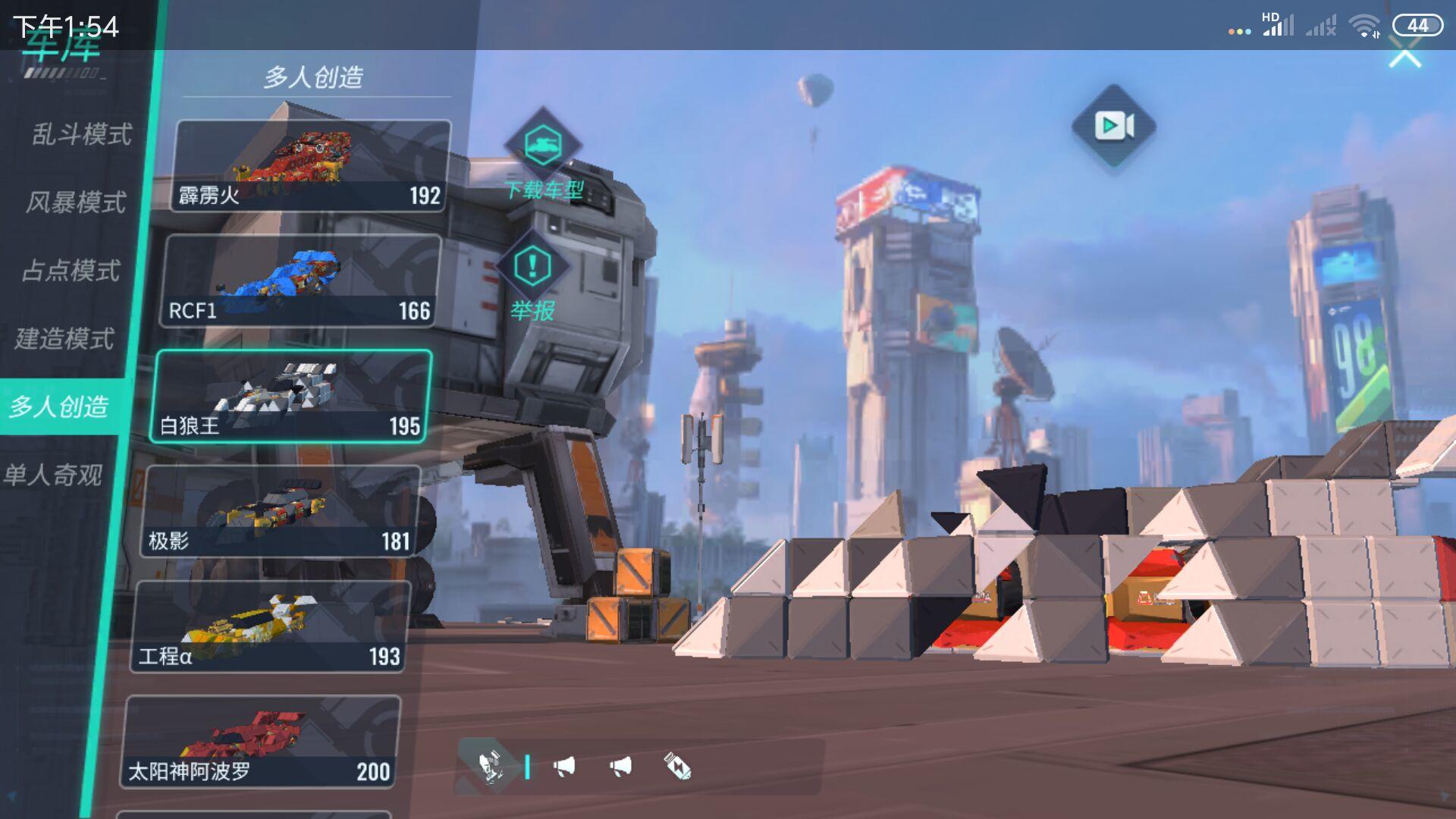The width and height of the screenshot is (1456, 819).
Task: Open the 风暴模式 category
Action: pos(76,202)
